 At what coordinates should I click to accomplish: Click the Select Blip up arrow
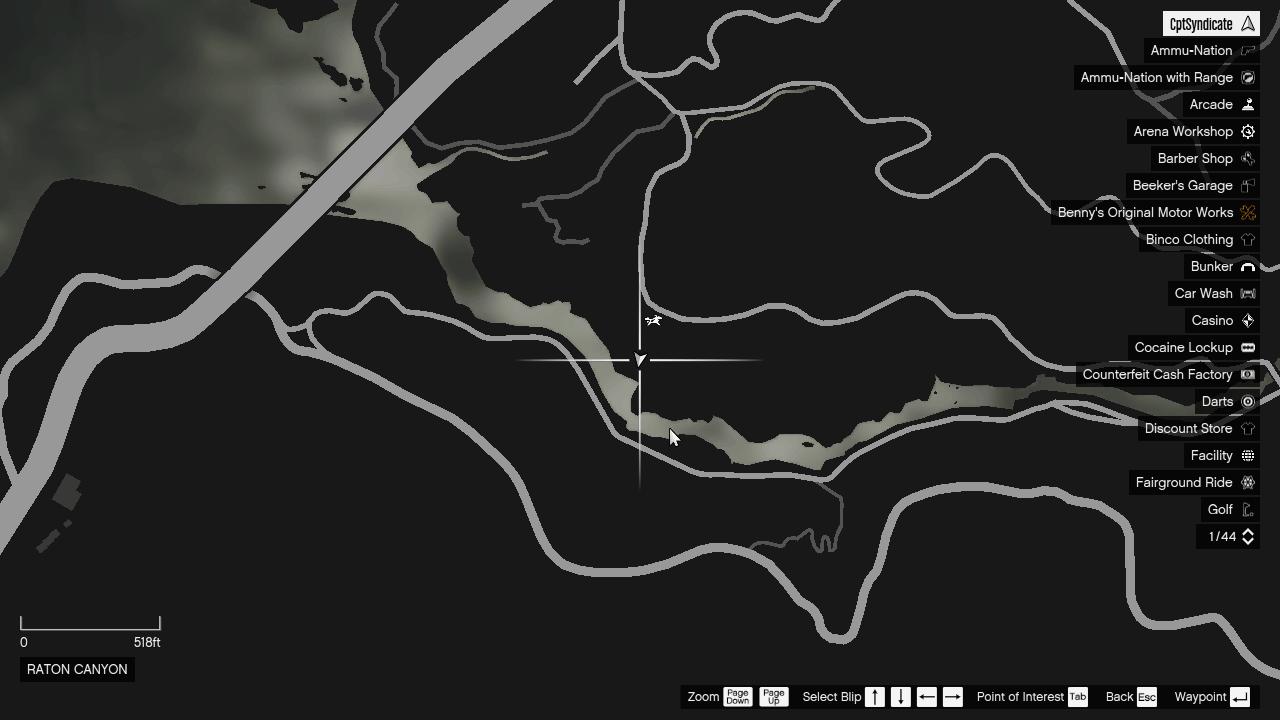[875, 697]
